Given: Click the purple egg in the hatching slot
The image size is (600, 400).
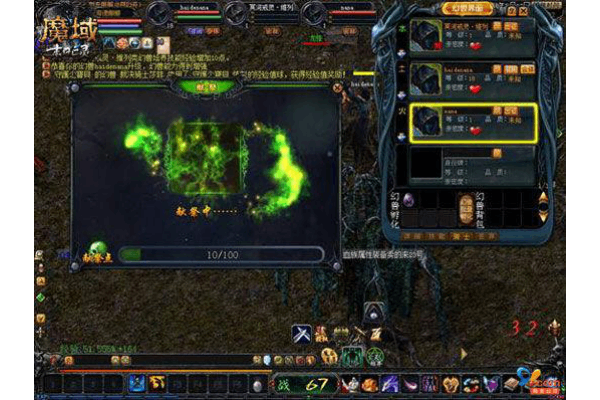Looking at the screenshot, I should point(407,198).
